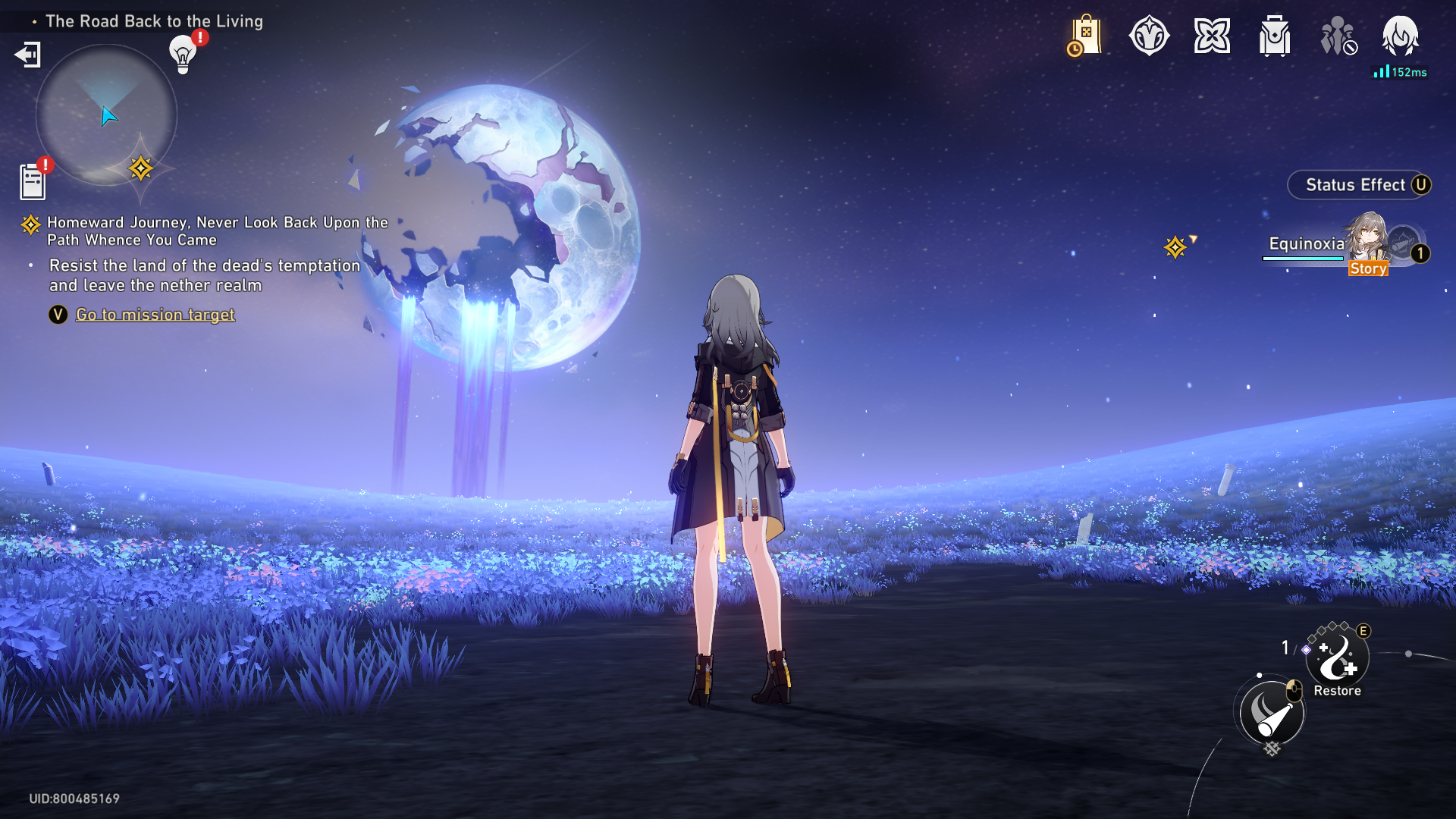Click the exit door icon
The height and width of the screenshot is (819, 1456).
tap(28, 55)
